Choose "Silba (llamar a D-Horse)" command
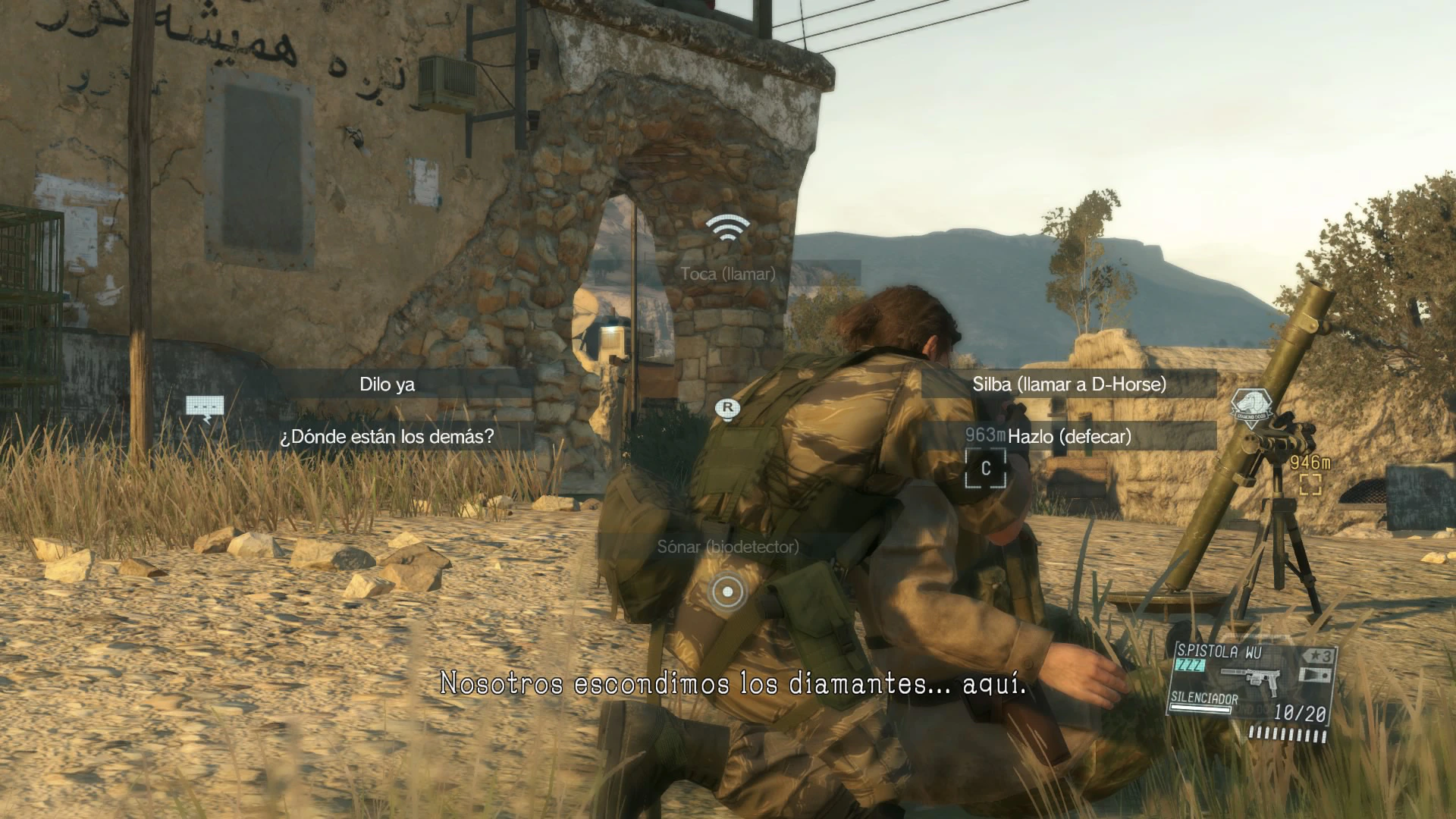1456x819 pixels. 1068,384
